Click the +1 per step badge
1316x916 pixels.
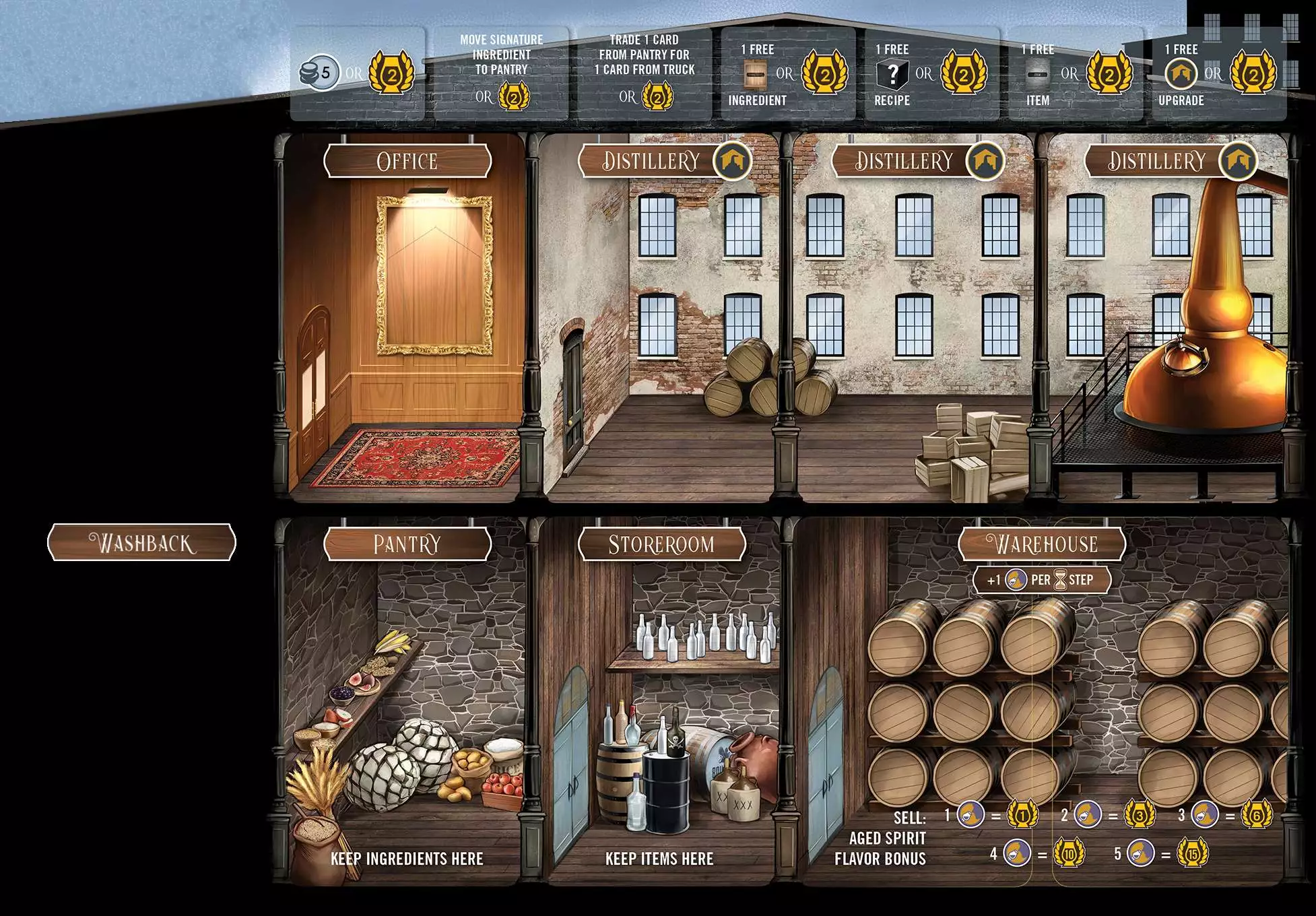[x=1041, y=580]
